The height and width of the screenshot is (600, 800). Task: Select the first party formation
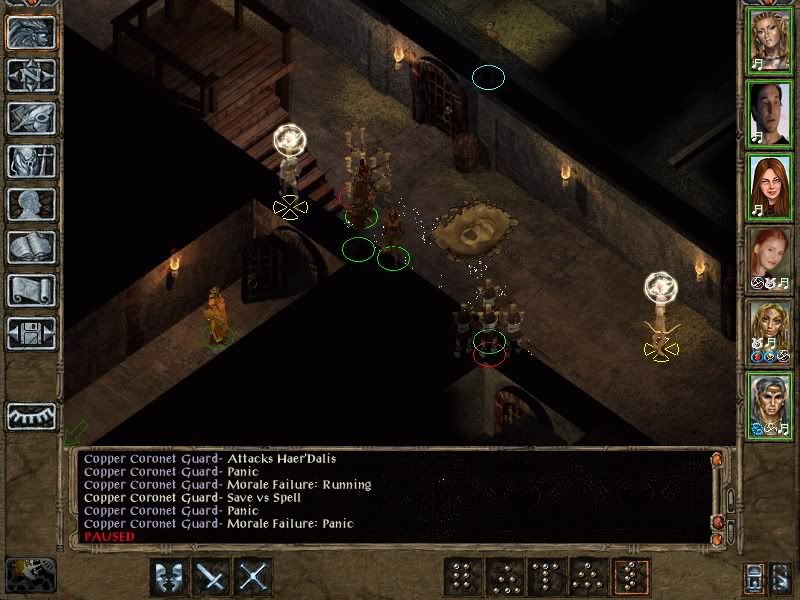tap(463, 577)
